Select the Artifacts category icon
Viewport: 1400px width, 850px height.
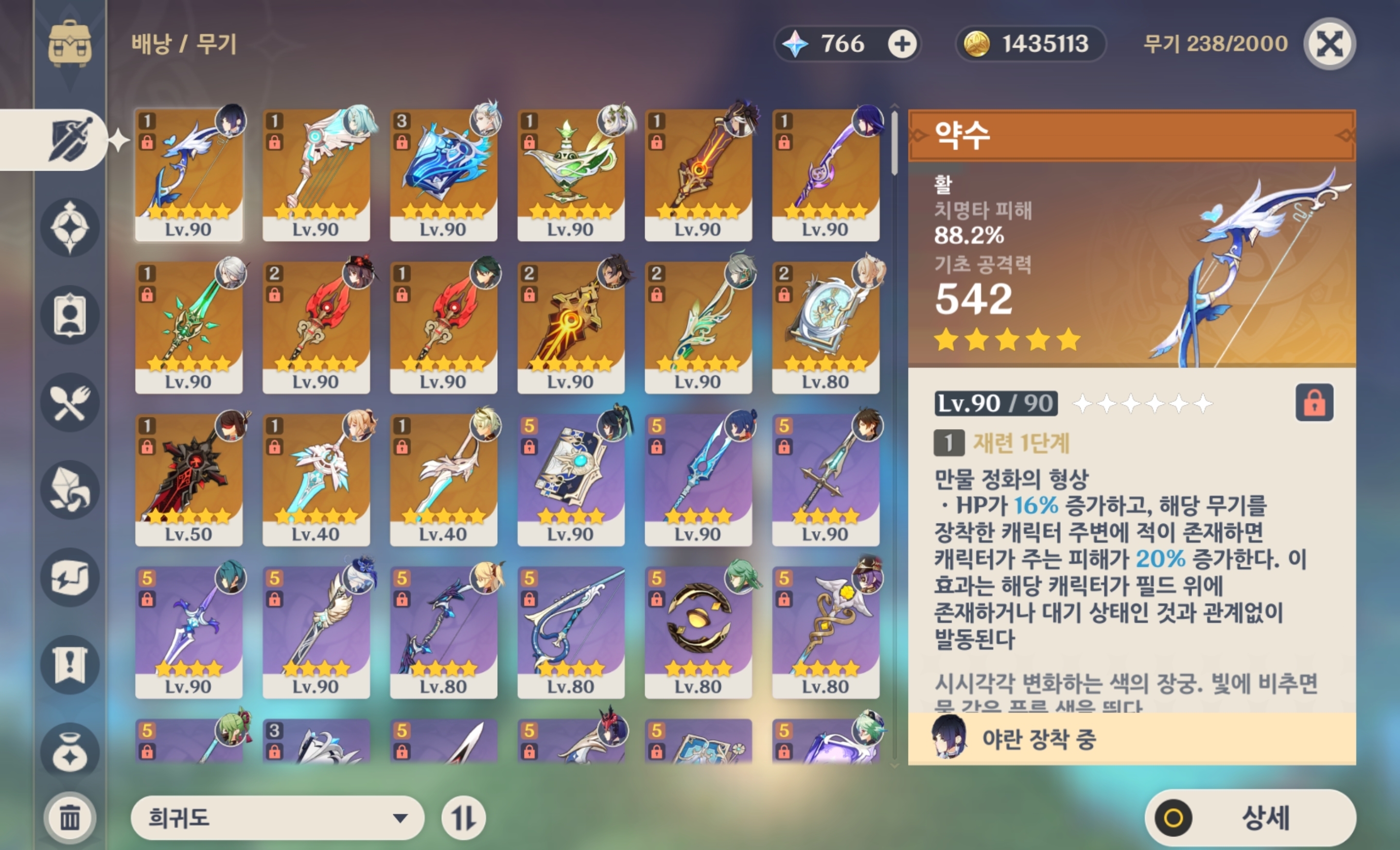pos(70,227)
